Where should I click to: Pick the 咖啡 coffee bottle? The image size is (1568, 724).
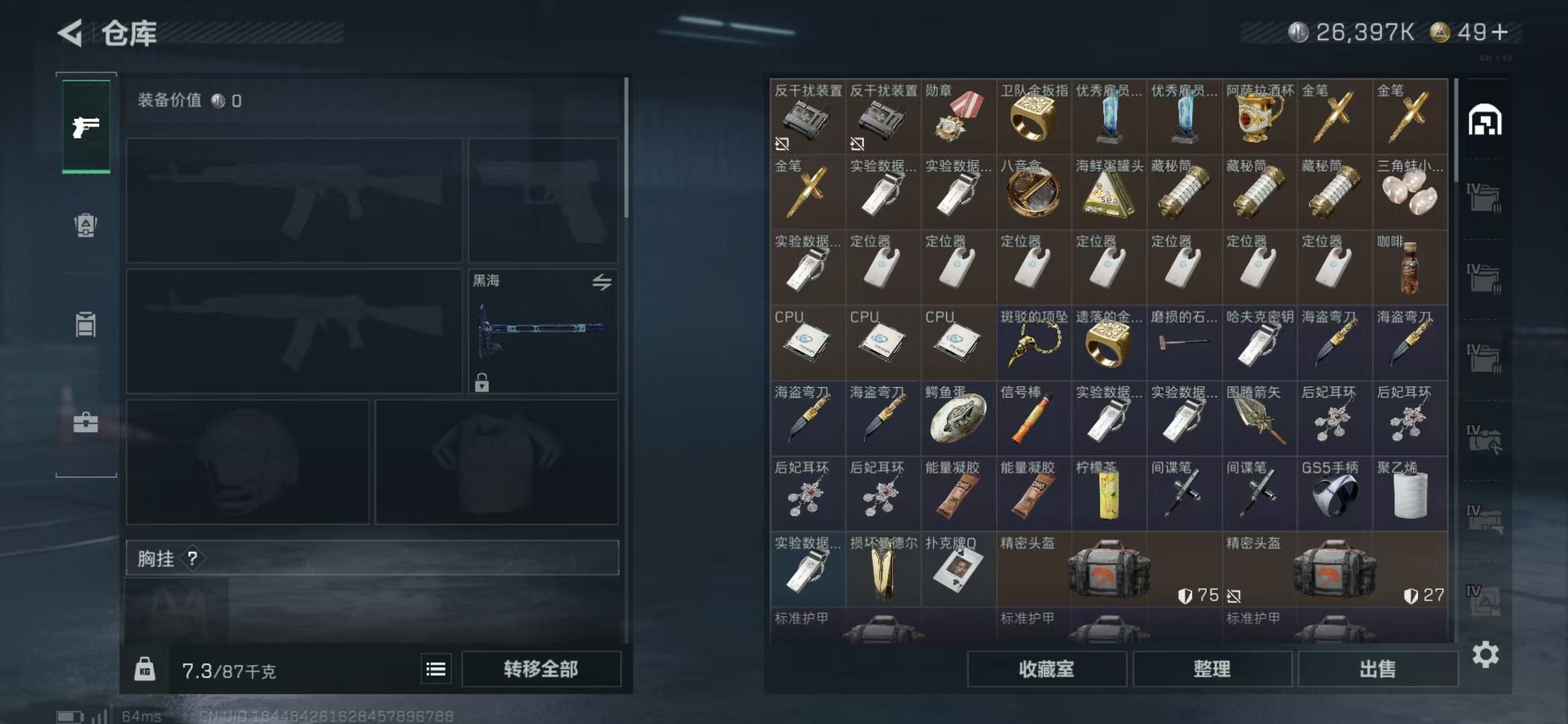1410,267
